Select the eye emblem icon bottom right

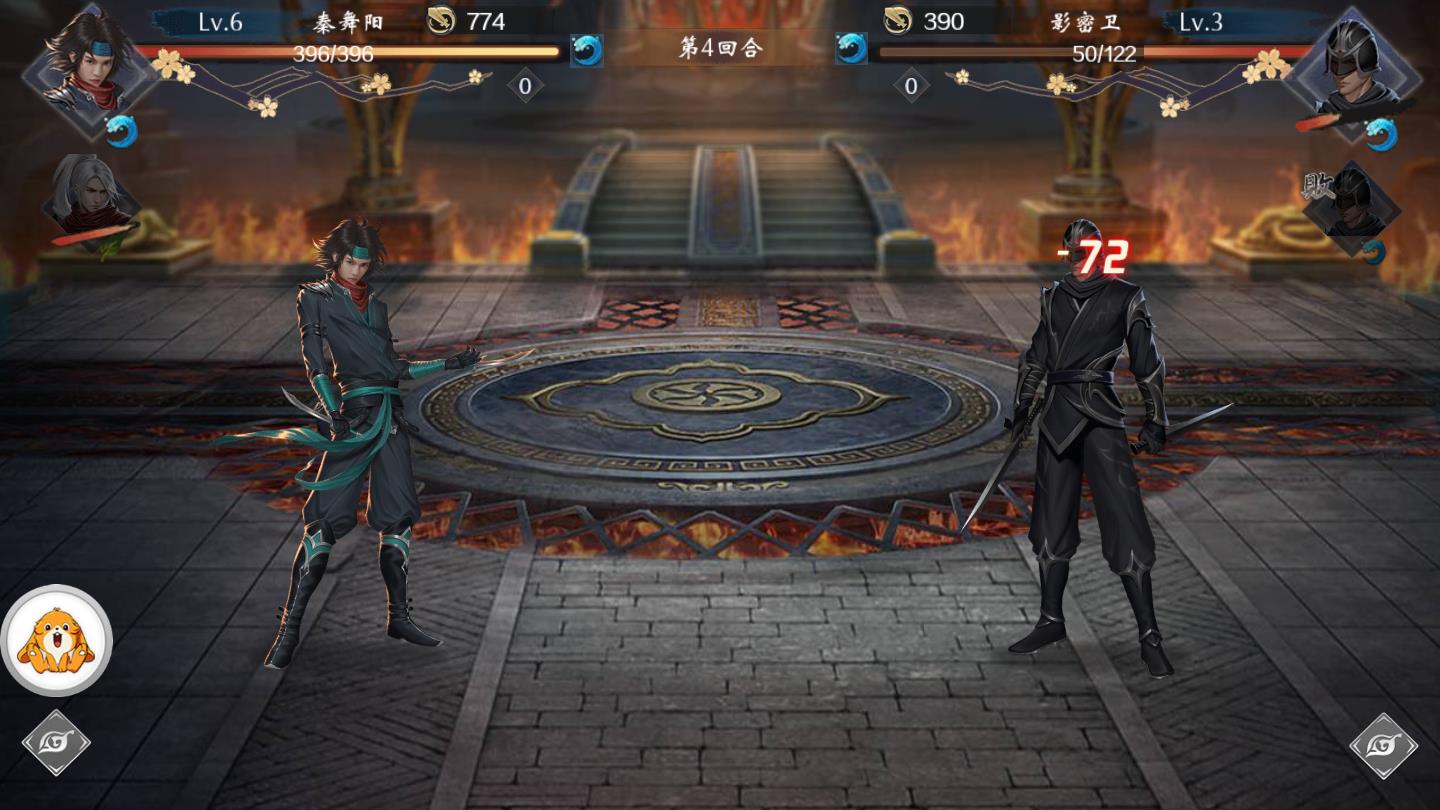click(1385, 744)
